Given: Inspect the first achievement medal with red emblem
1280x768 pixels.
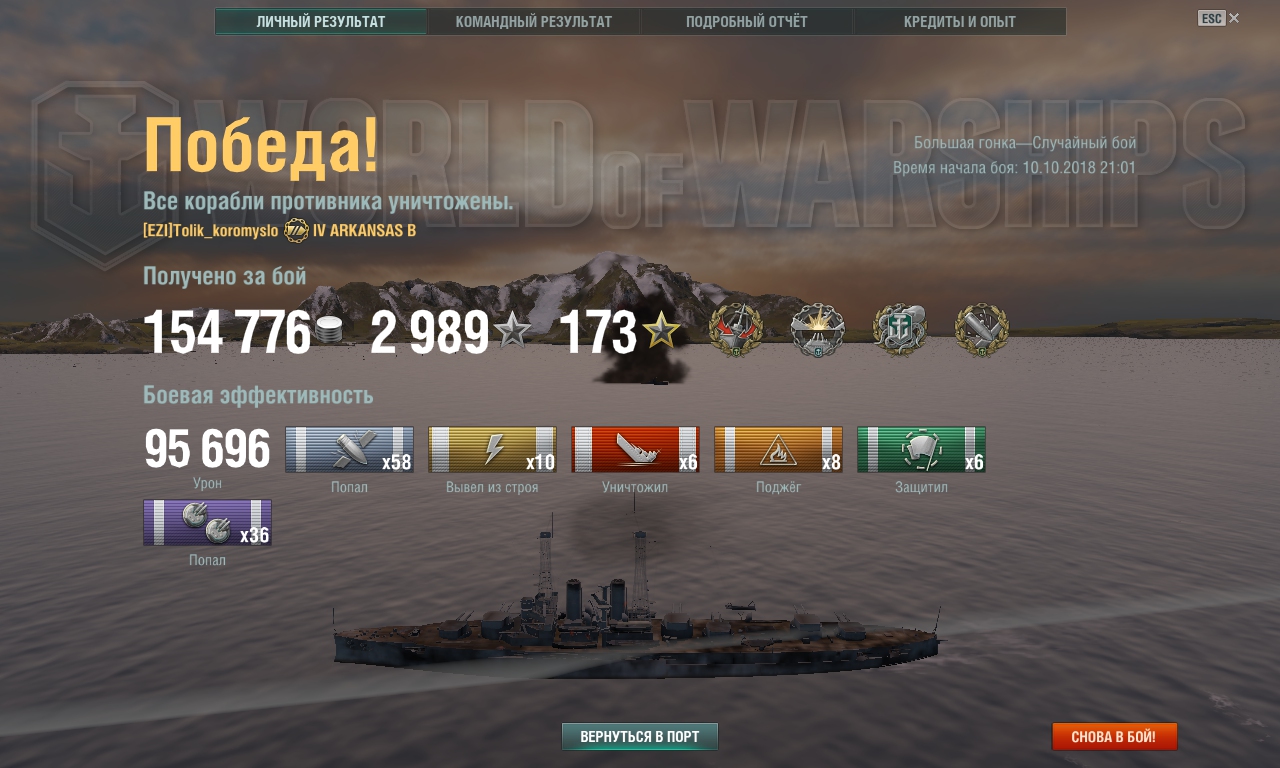Looking at the screenshot, I should 736,331.
